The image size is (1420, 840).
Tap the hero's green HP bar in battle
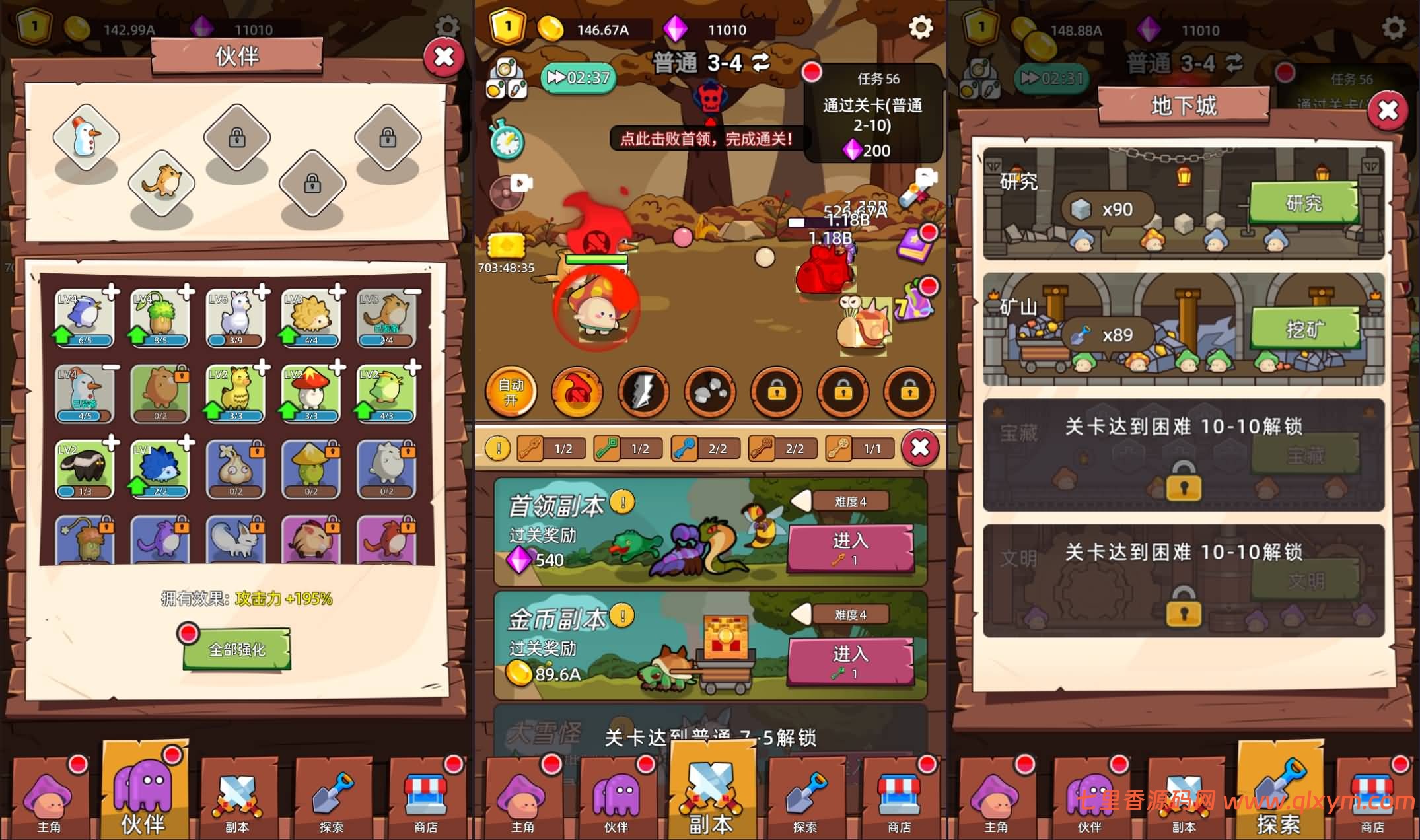click(598, 260)
